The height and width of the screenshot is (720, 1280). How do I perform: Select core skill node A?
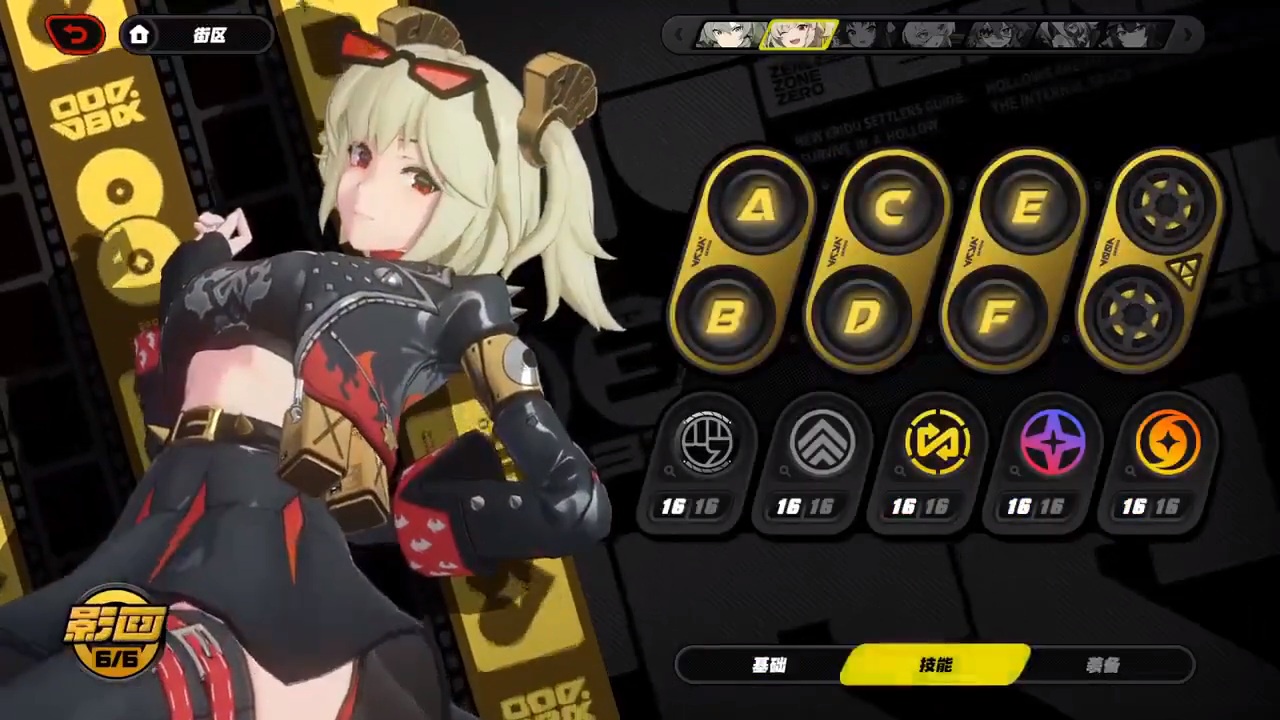click(760, 207)
